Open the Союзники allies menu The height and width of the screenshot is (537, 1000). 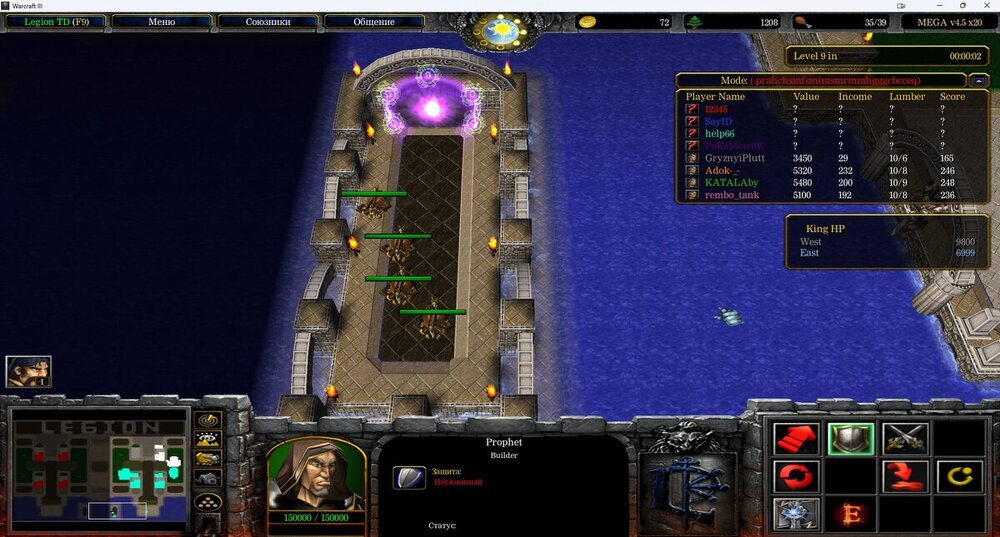pos(267,21)
